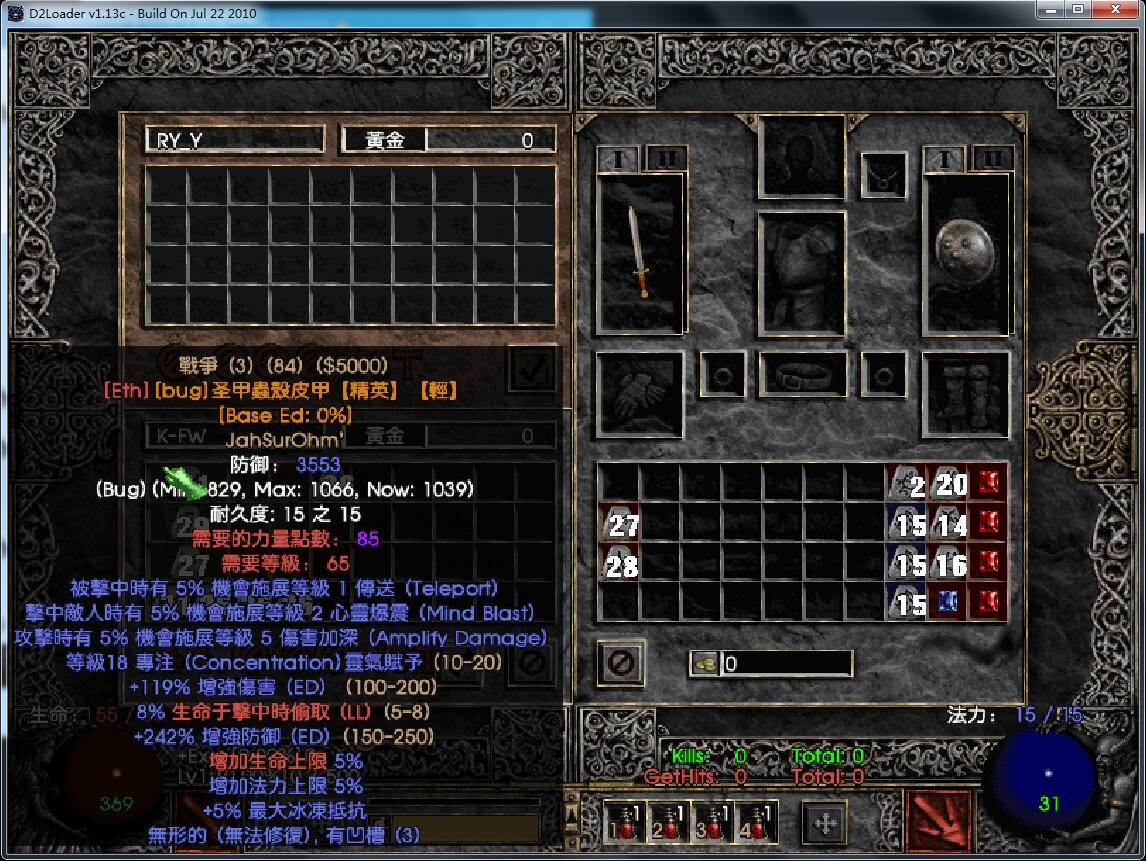Screen dimensions: 1146x861
Task: Pick up the rune numbered 28
Action: [x=618, y=564]
